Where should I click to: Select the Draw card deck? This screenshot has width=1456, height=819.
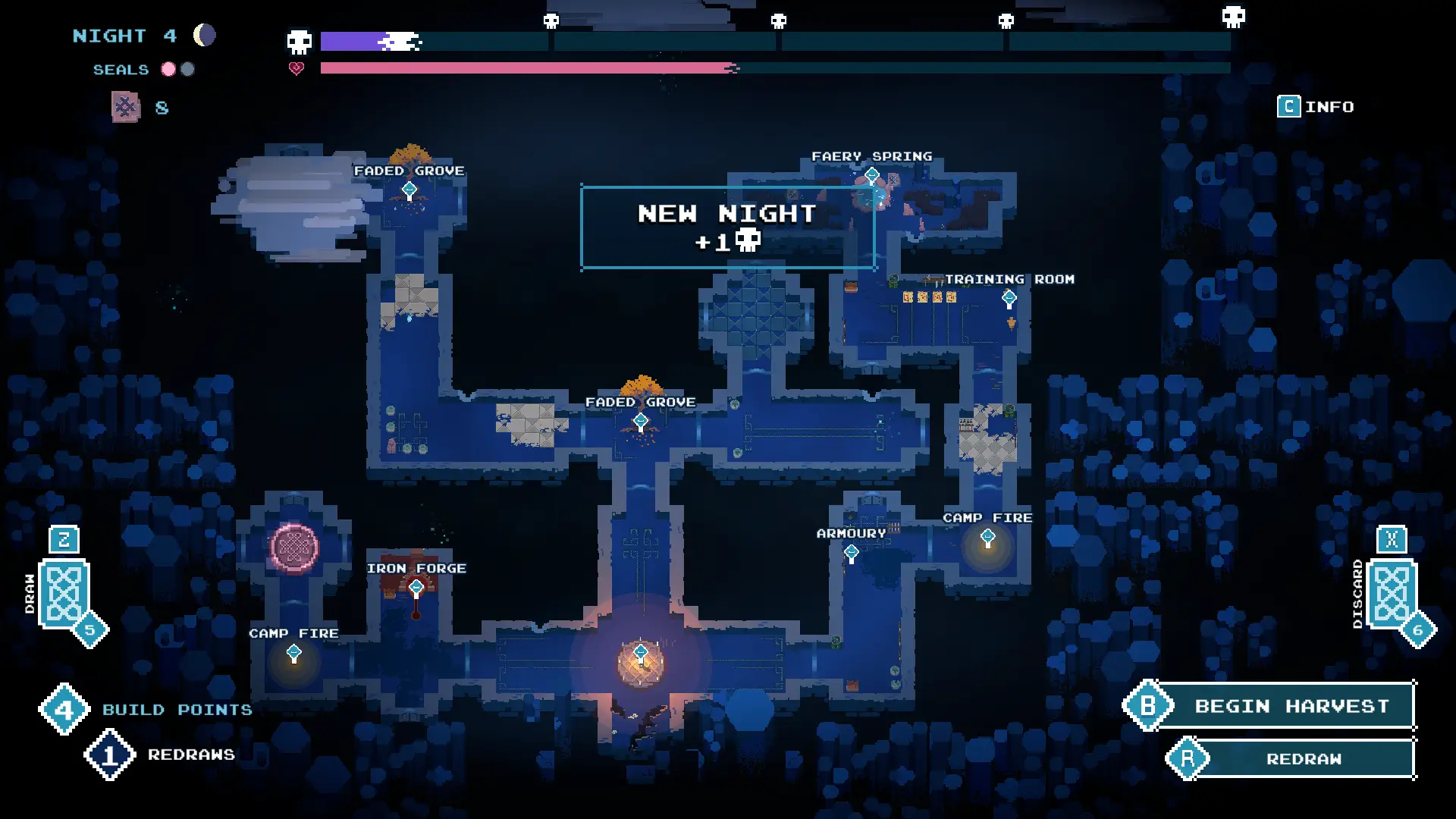click(x=64, y=594)
